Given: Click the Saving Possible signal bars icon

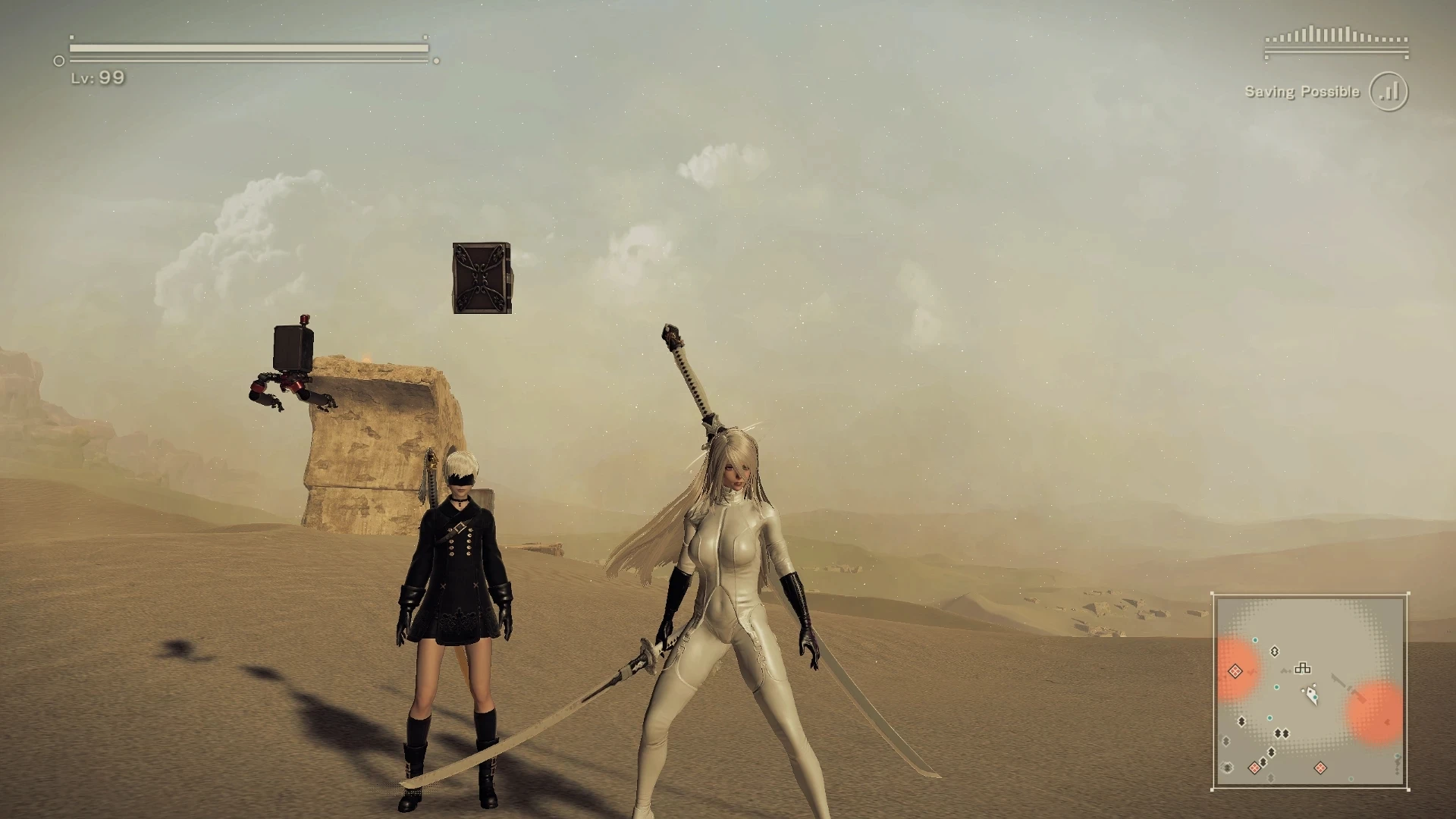Looking at the screenshot, I should (1388, 90).
